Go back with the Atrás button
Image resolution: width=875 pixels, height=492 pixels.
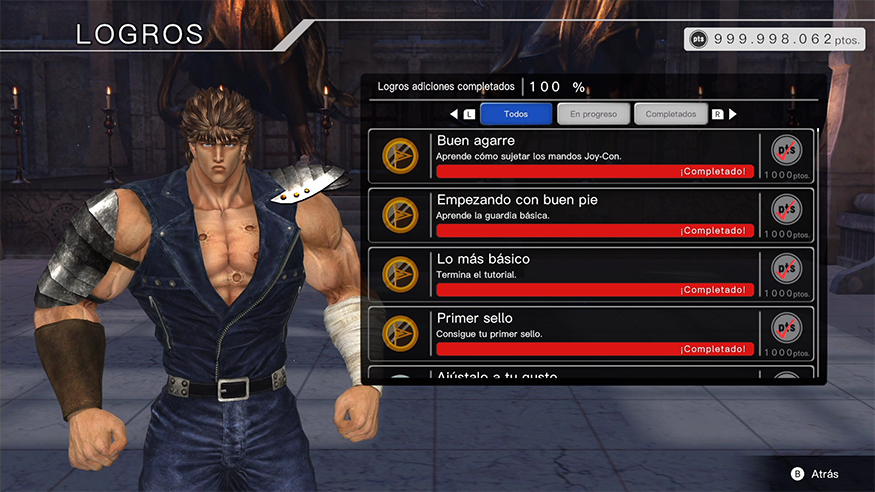point(814,473)
